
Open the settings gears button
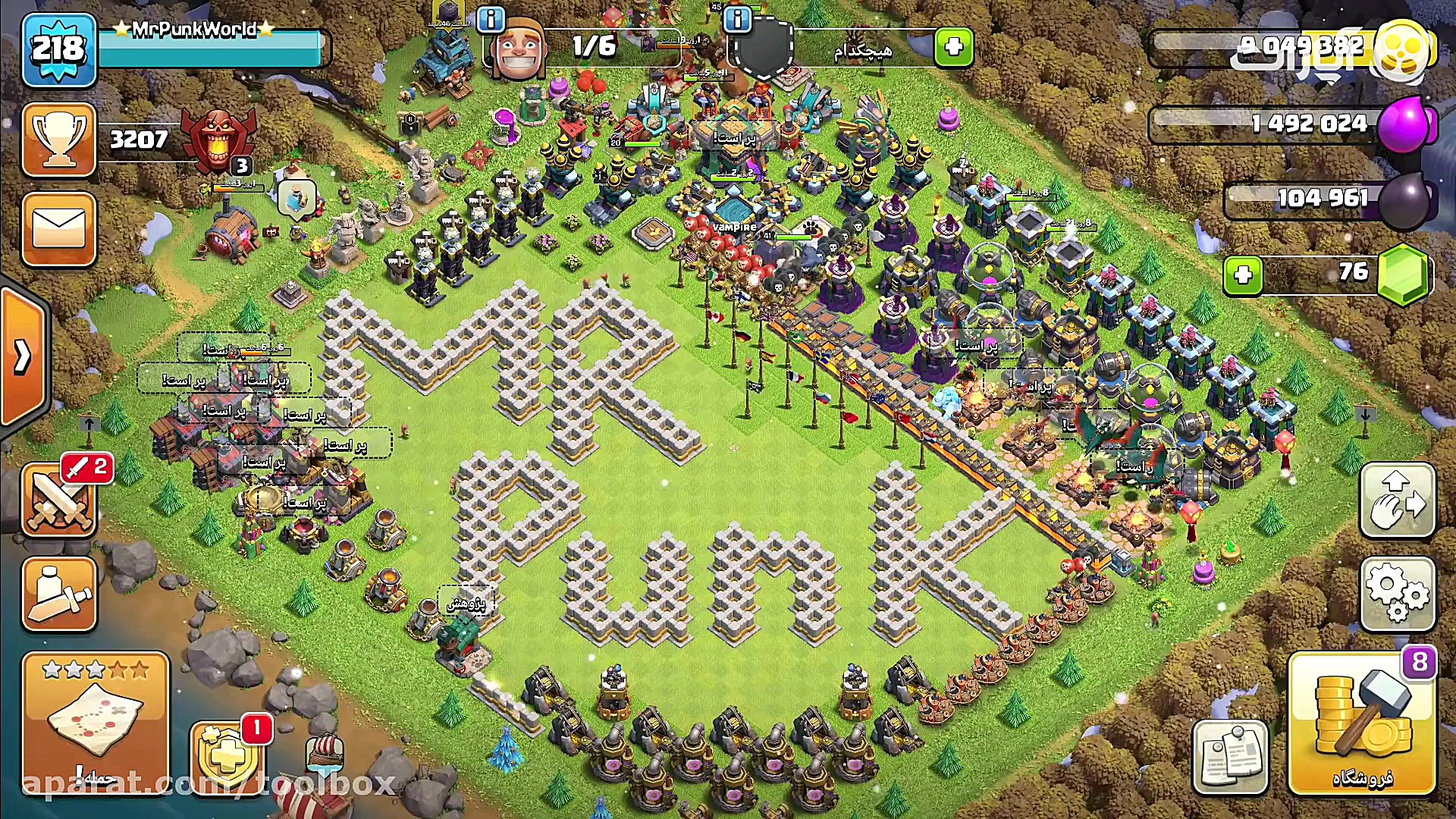tap(1398, 594)
